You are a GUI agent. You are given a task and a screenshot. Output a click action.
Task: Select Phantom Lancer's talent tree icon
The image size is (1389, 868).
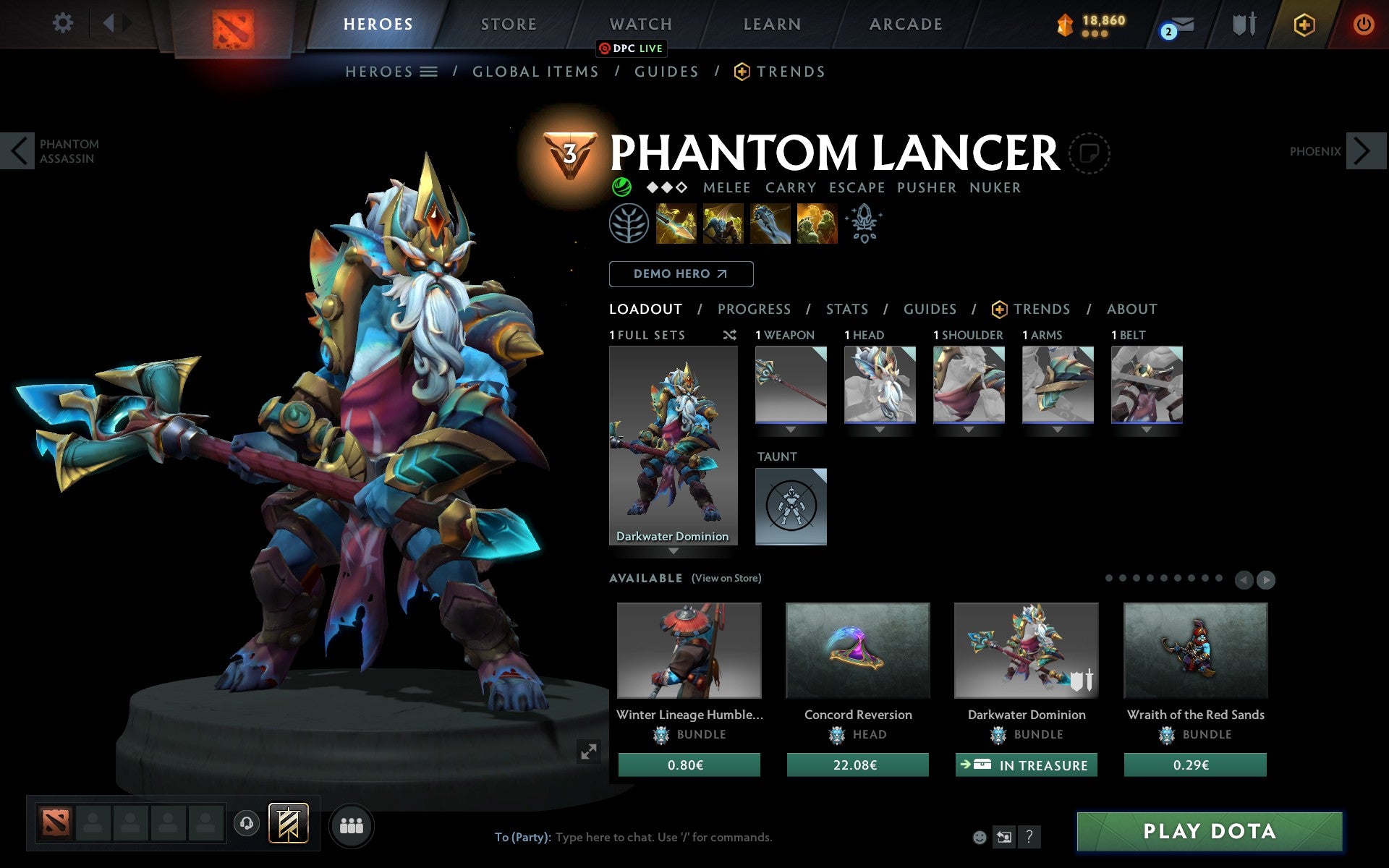tap(630, 223)
